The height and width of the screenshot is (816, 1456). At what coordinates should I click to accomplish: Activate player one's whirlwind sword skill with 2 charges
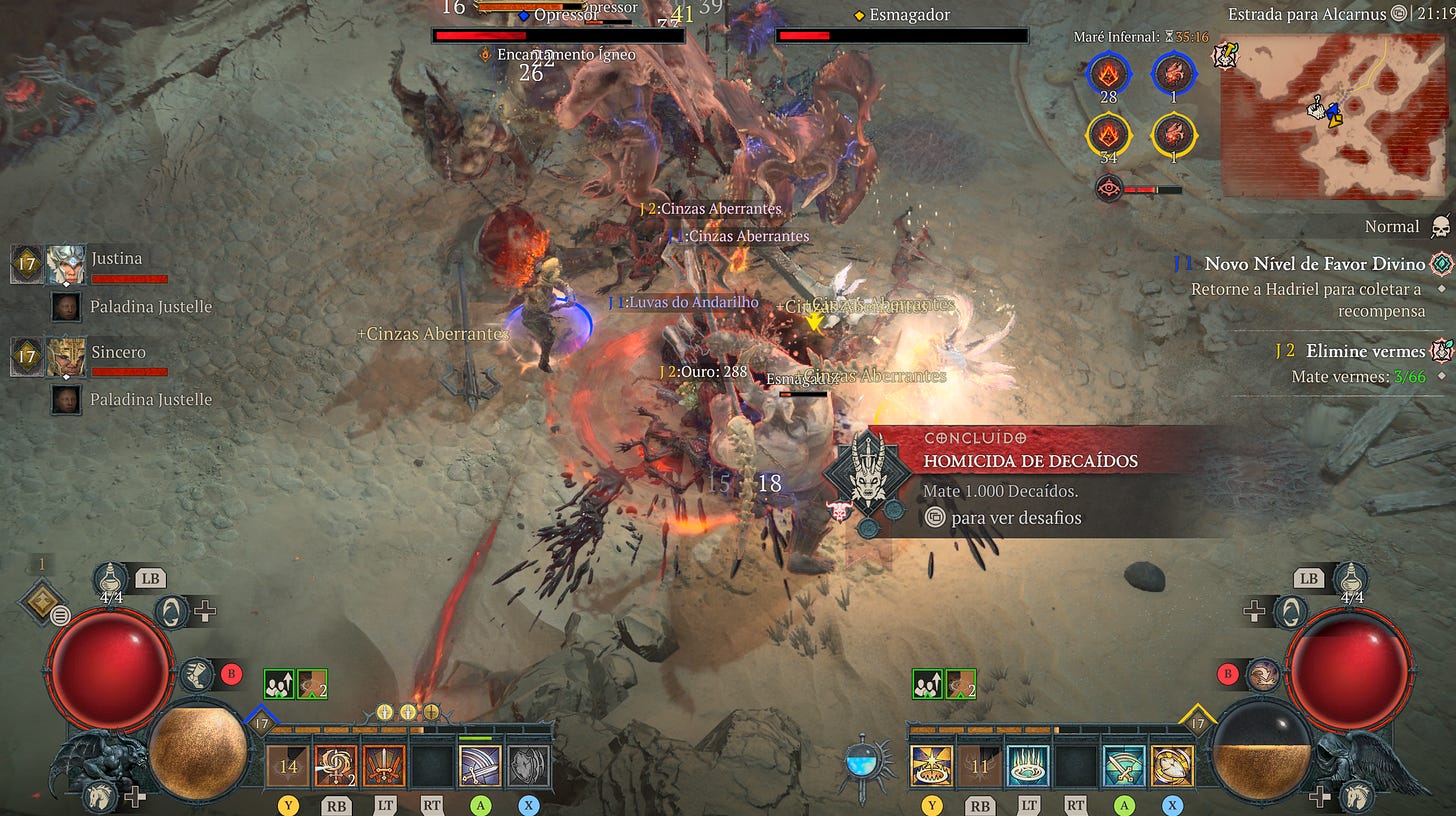tap(336, 766)
